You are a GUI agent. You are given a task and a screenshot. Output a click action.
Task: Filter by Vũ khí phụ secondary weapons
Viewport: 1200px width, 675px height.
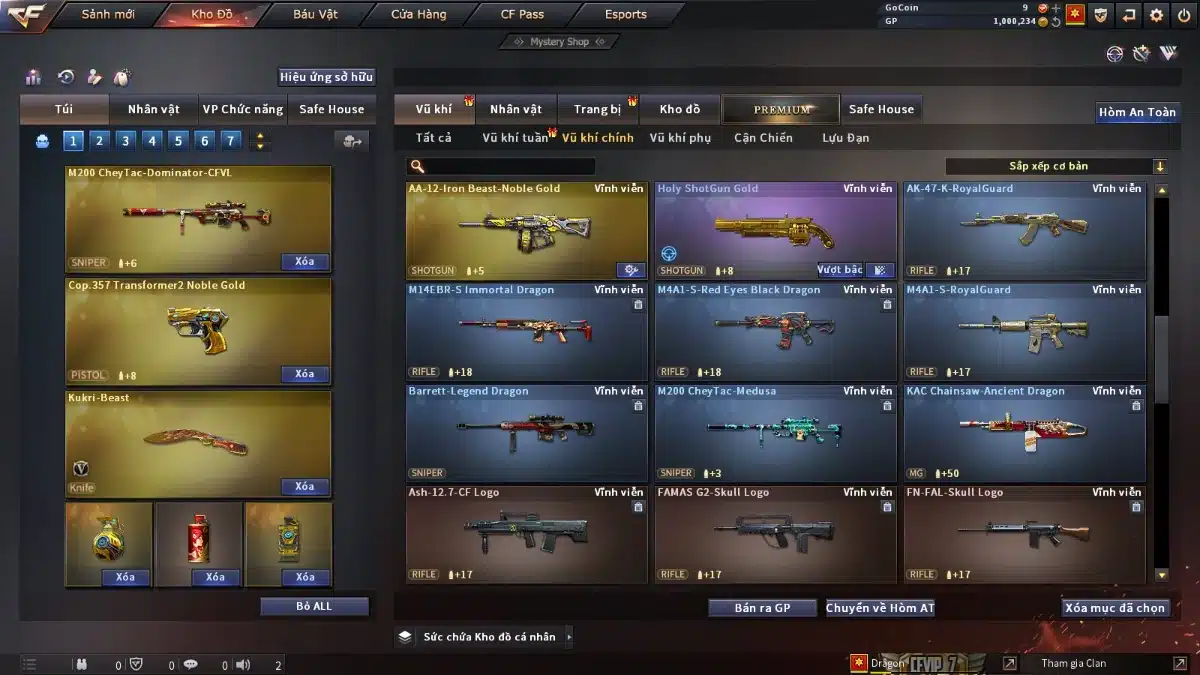(x=680, y=138)
